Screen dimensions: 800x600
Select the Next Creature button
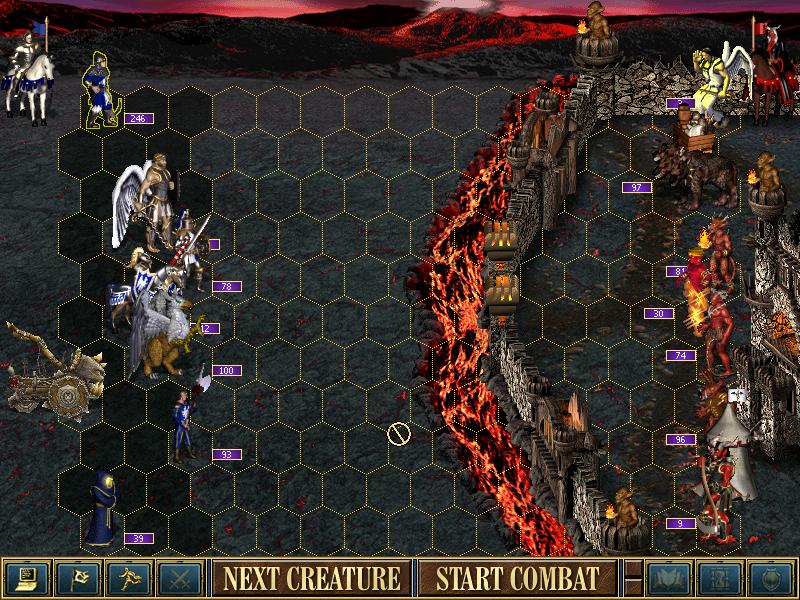coord(311,578)
